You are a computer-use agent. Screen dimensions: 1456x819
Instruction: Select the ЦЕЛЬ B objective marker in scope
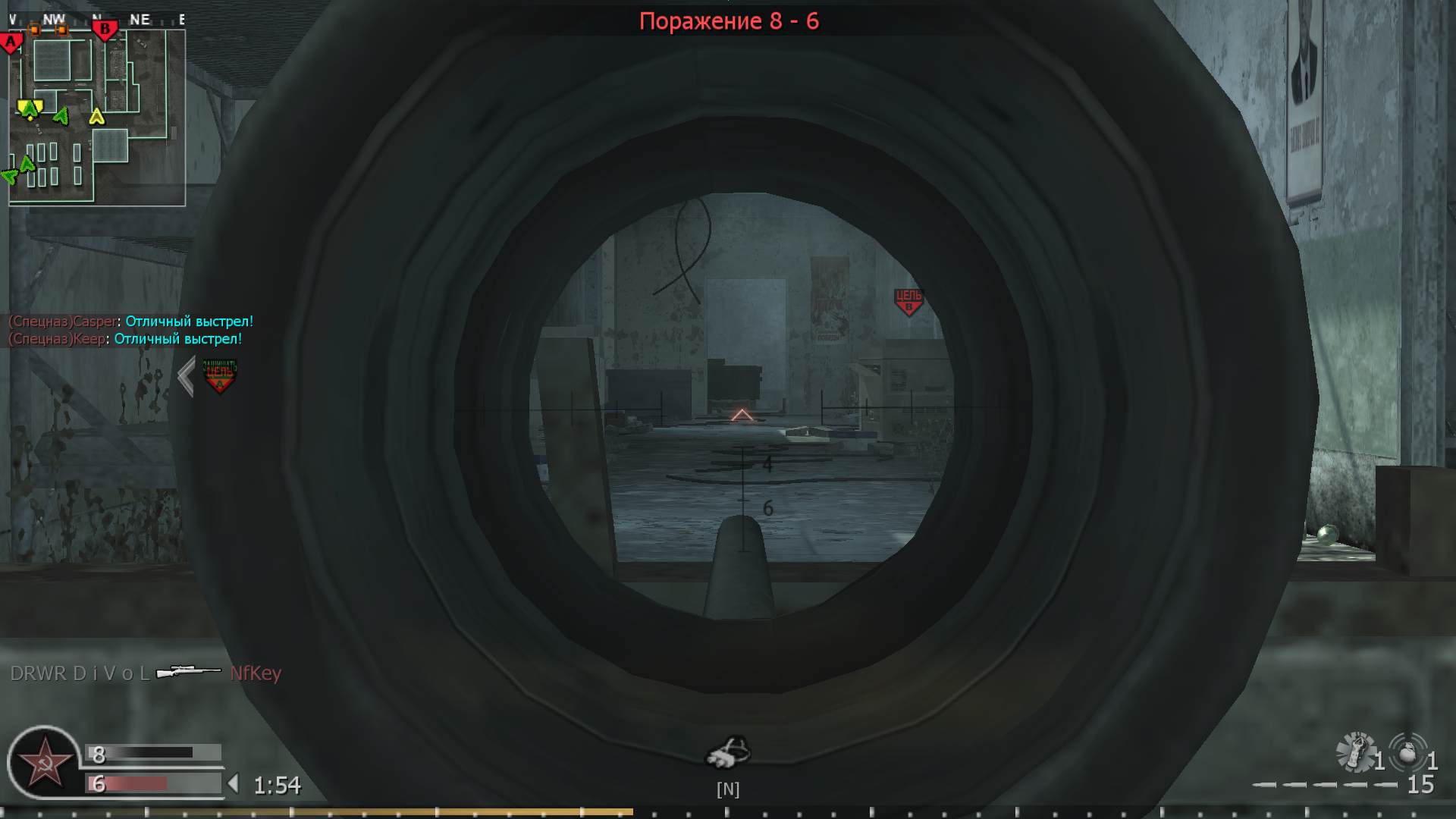point(908,300)
